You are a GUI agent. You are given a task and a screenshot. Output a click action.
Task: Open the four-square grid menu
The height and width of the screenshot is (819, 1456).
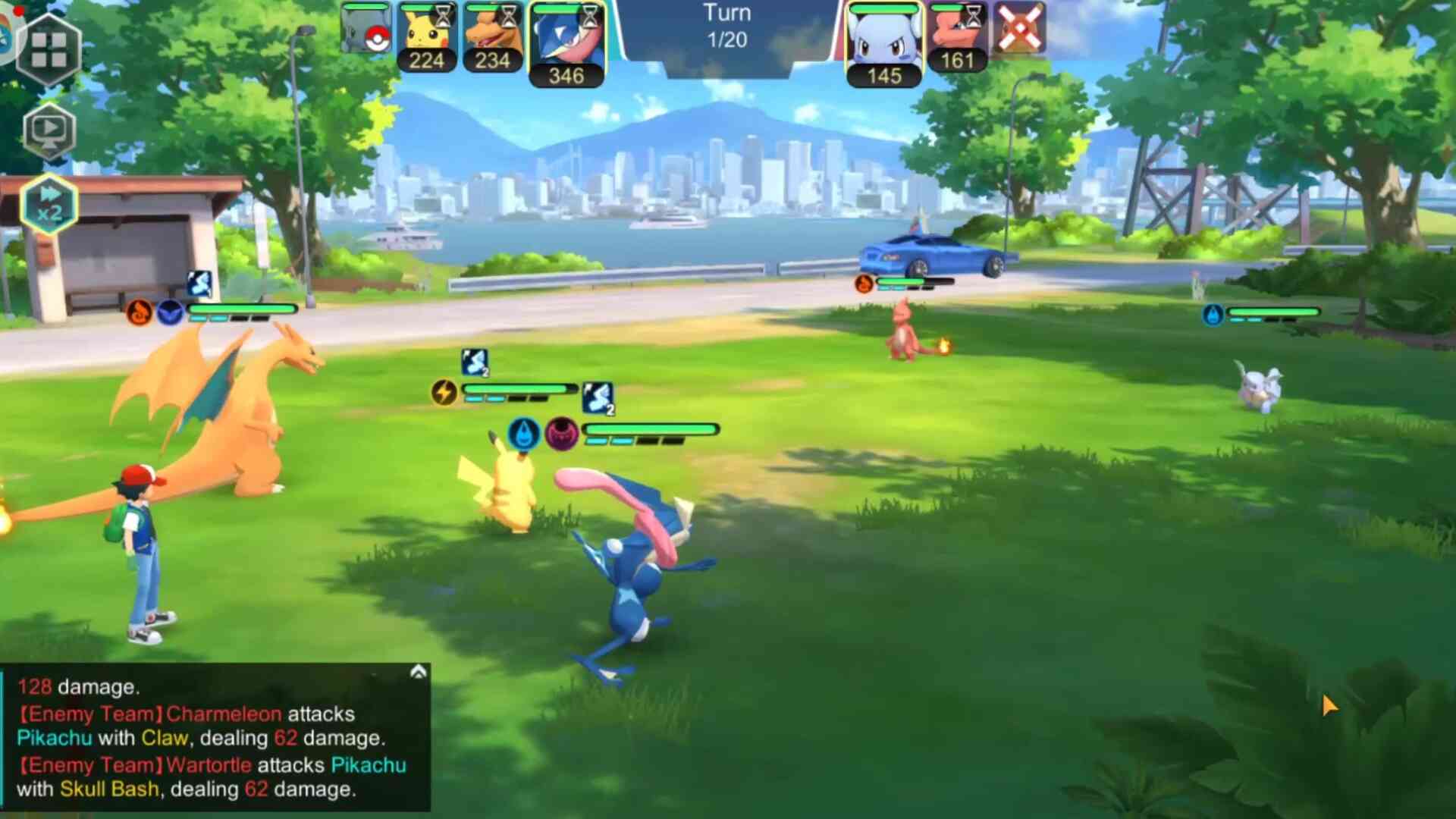[49, 49]
